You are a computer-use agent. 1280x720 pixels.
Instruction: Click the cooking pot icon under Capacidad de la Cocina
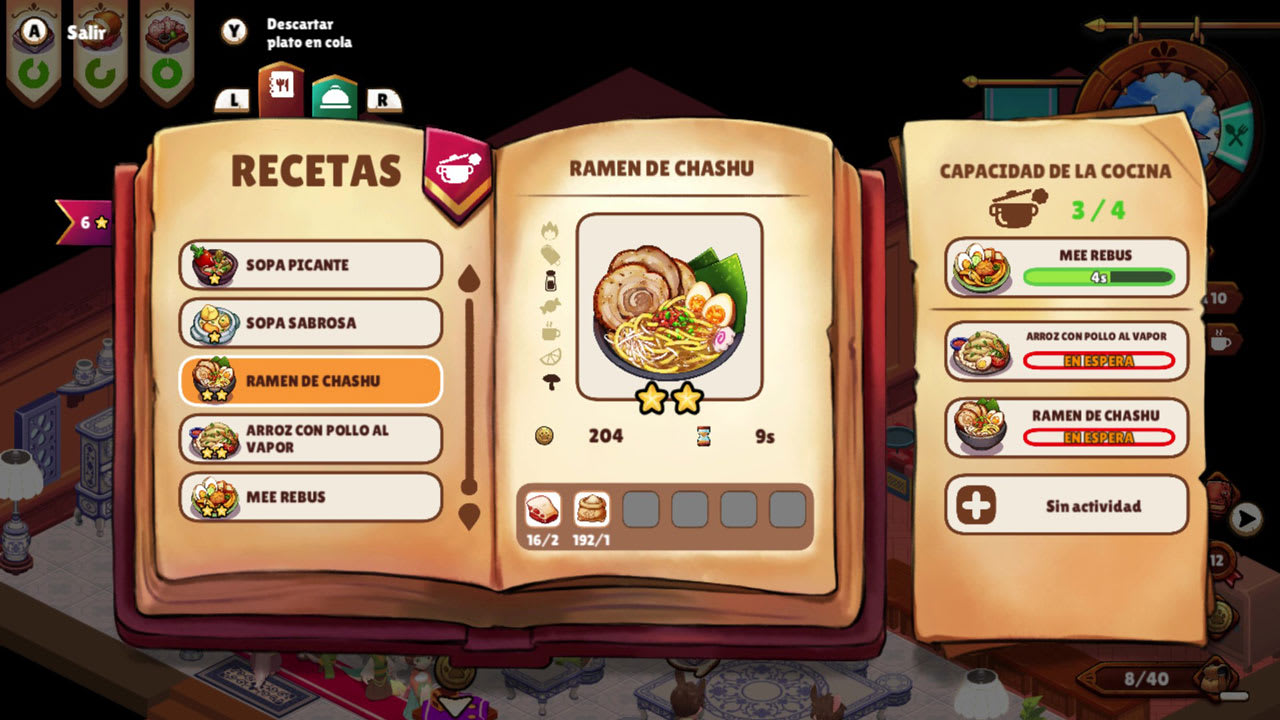1012,210
